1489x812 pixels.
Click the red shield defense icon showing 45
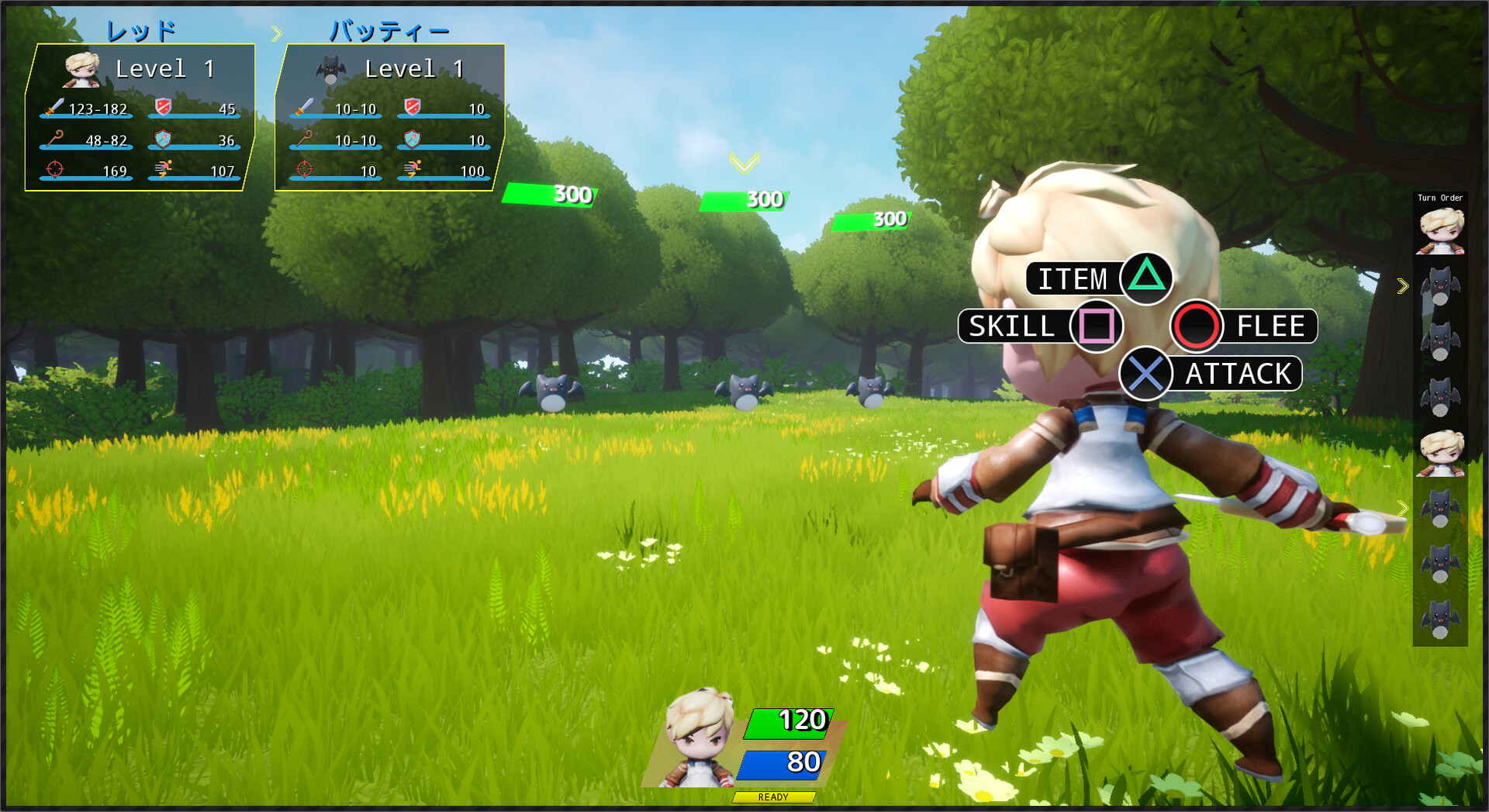pos(162,107)
